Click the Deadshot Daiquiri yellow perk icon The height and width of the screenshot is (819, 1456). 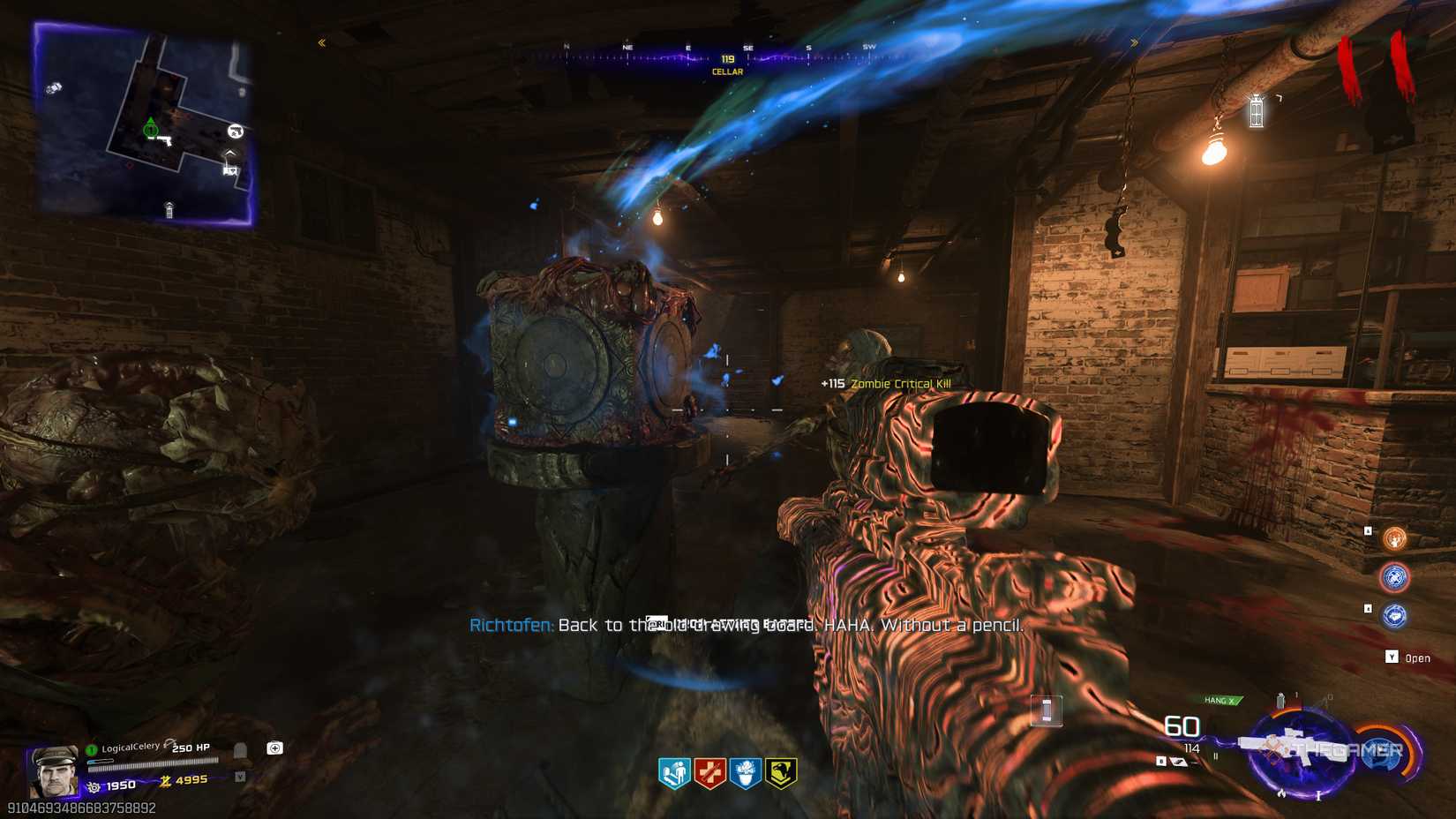click(x=781, y=770)
